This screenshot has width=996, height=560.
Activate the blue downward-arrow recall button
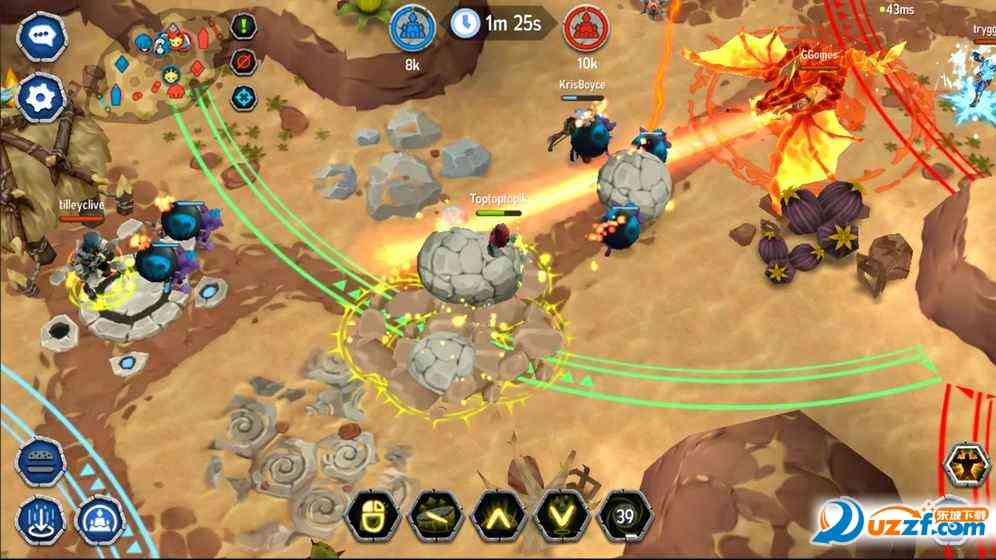pos(41,520)
